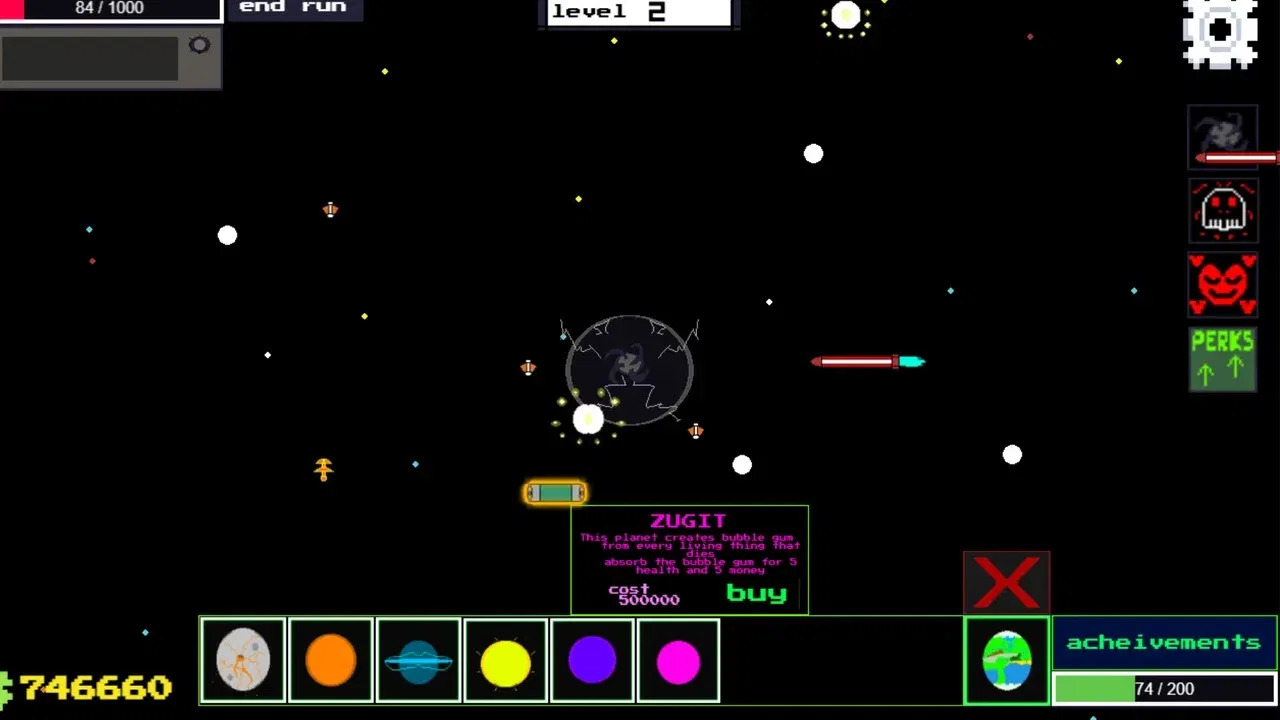Viewport: 1280px width, 720px height.
Task: Click the level 2 indicator at top
Action: click(637, 12)
